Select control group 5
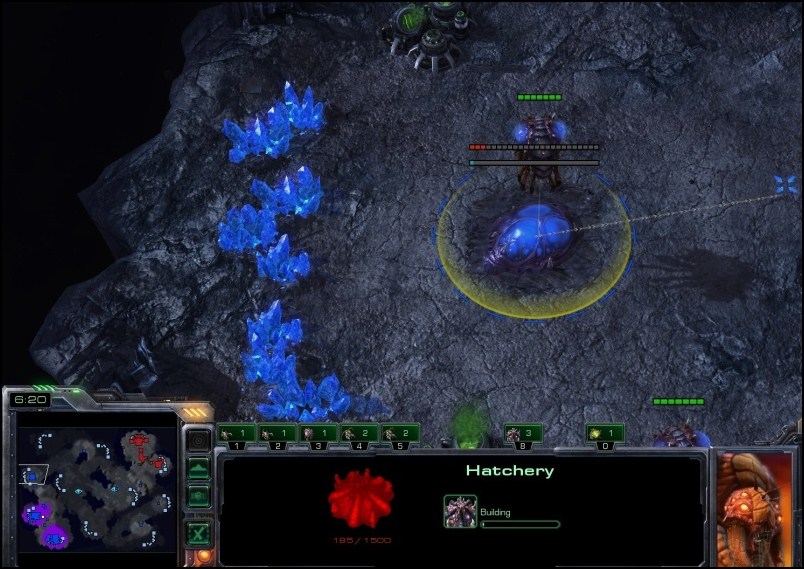This screenshot has width=804, height=569. [x=400, y=435]
